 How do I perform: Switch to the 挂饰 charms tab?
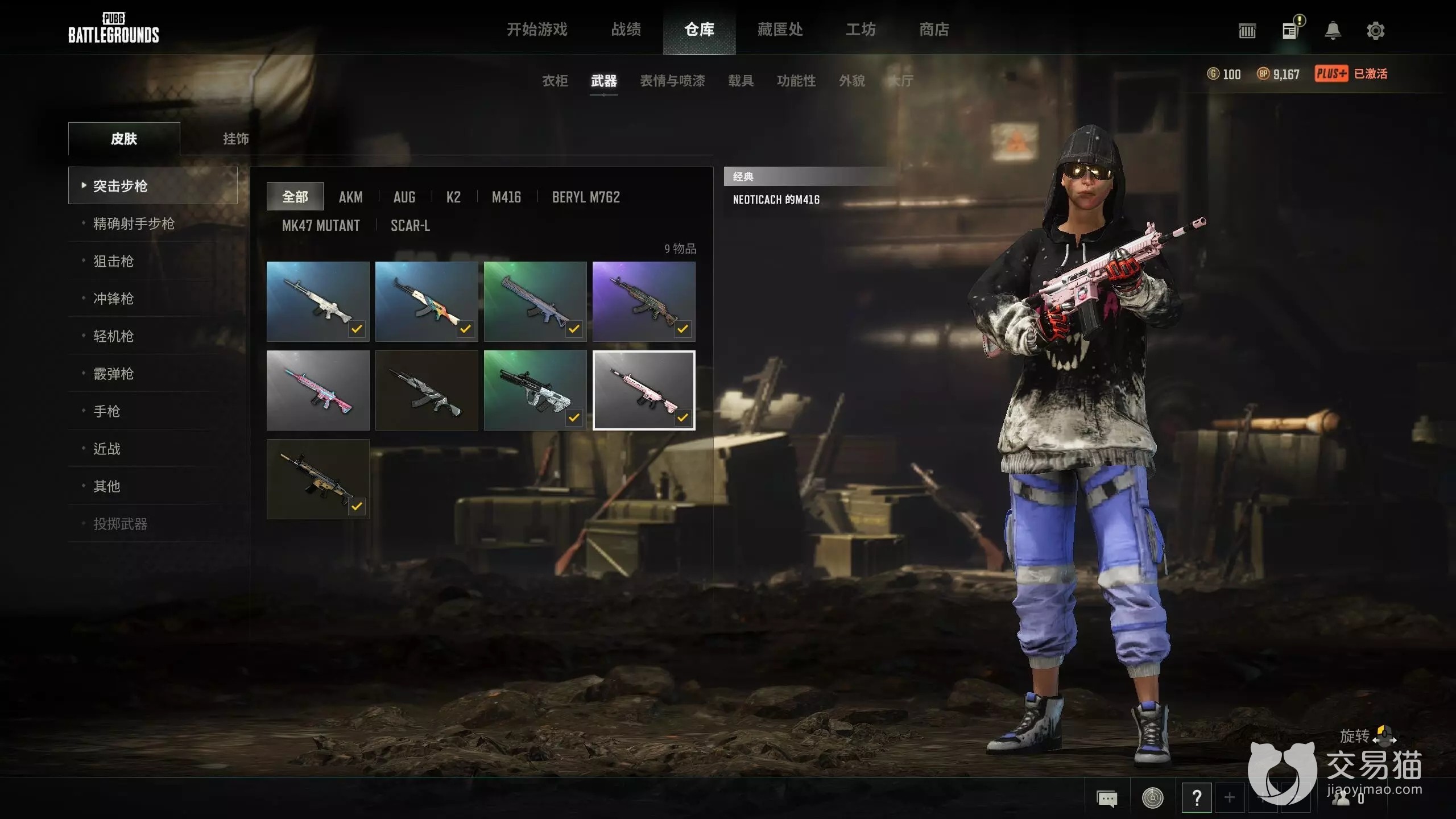[235, 139]
